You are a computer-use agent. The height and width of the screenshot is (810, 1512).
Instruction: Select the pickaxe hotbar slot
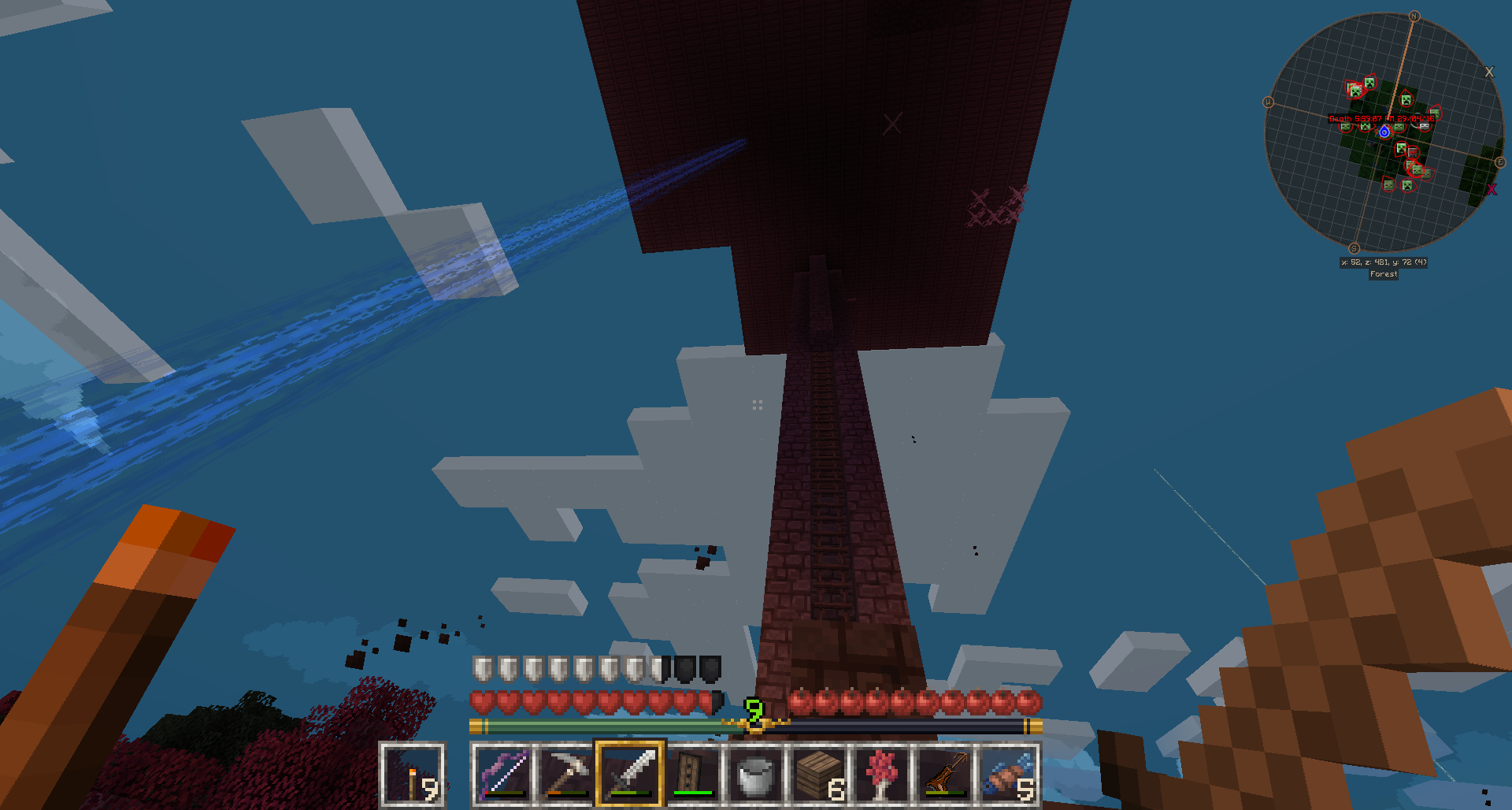(566, 774)
